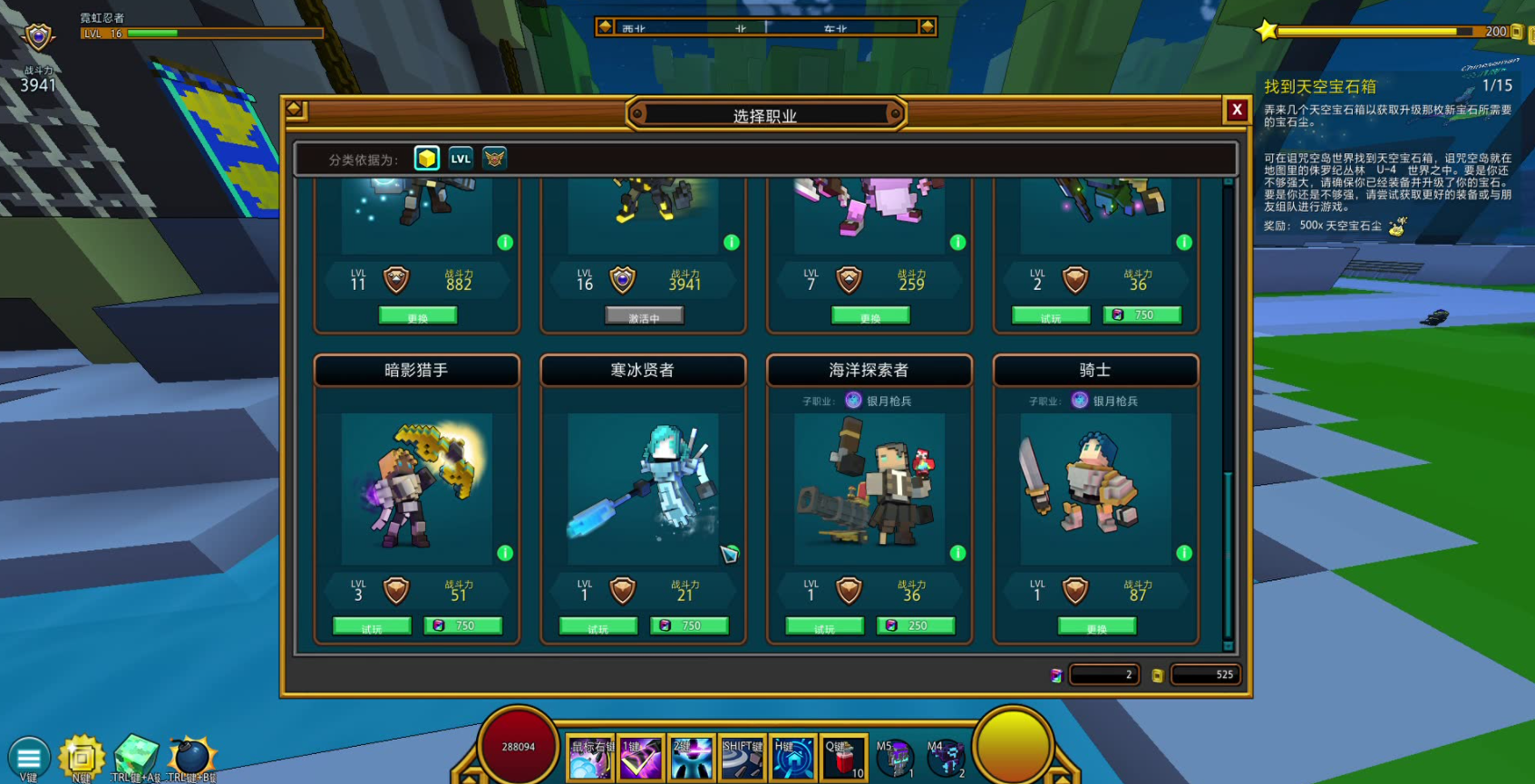Open the 找到天空宝石箱 quest tracker
Image resolution: width=1535 pixels, height=784 pixels.
pos(1320,87)
